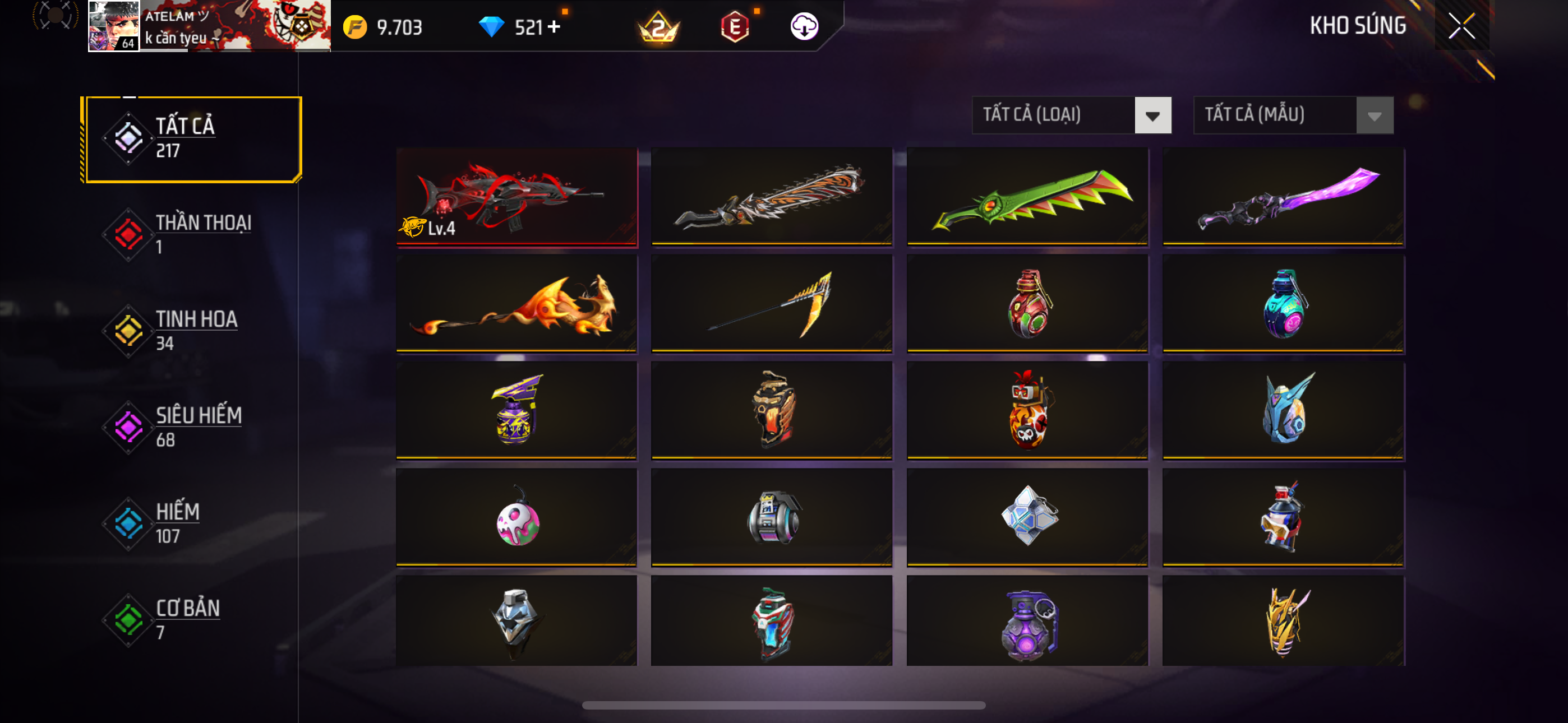This screenshot has height=723, width=1568.
Task: Open the player profile avatar
Action: click(114, 26)
